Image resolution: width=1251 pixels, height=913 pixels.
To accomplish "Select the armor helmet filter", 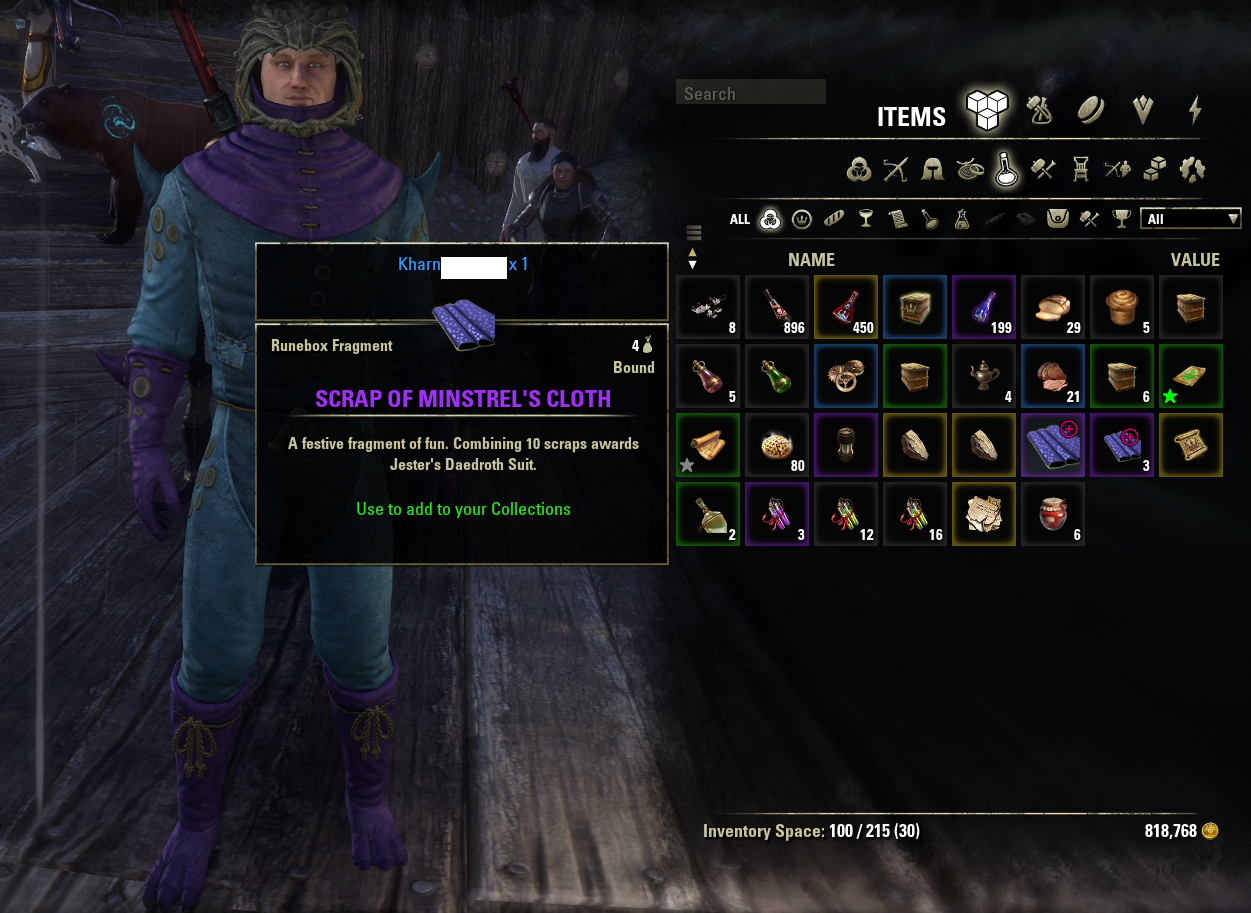I will pyautogui.click(x=933, y=170).
